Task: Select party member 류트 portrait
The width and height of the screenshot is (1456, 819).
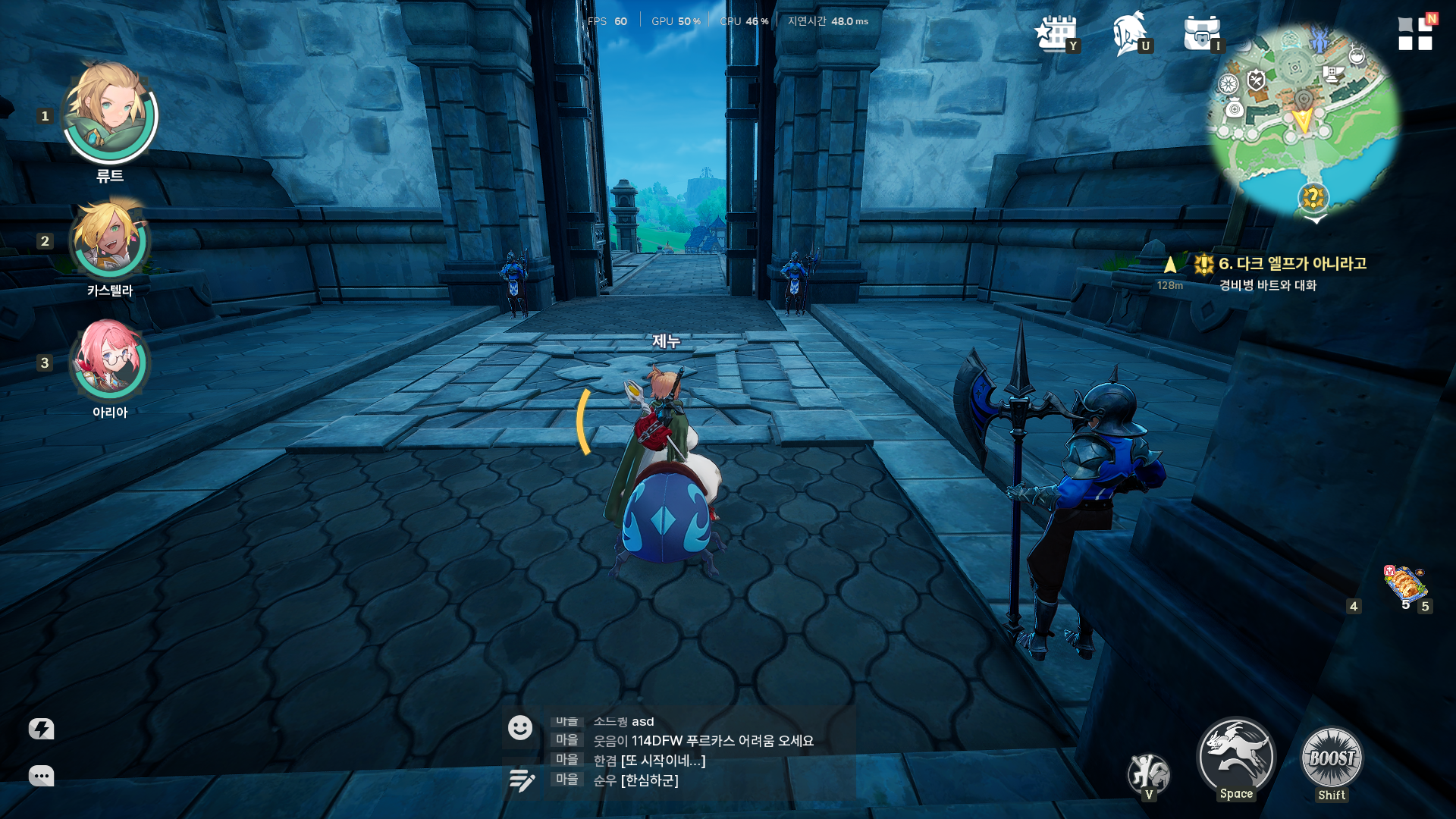Action: (110, 114)
